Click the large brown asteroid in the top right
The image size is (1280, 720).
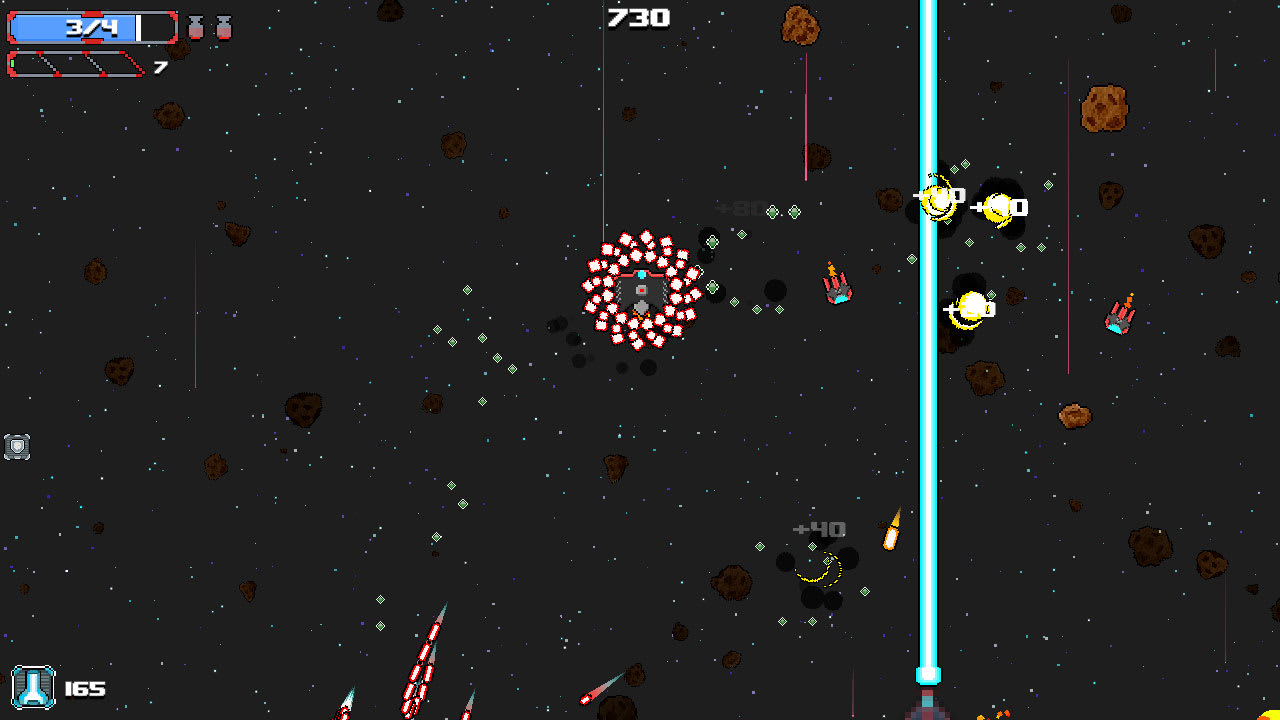point(1102,108)
